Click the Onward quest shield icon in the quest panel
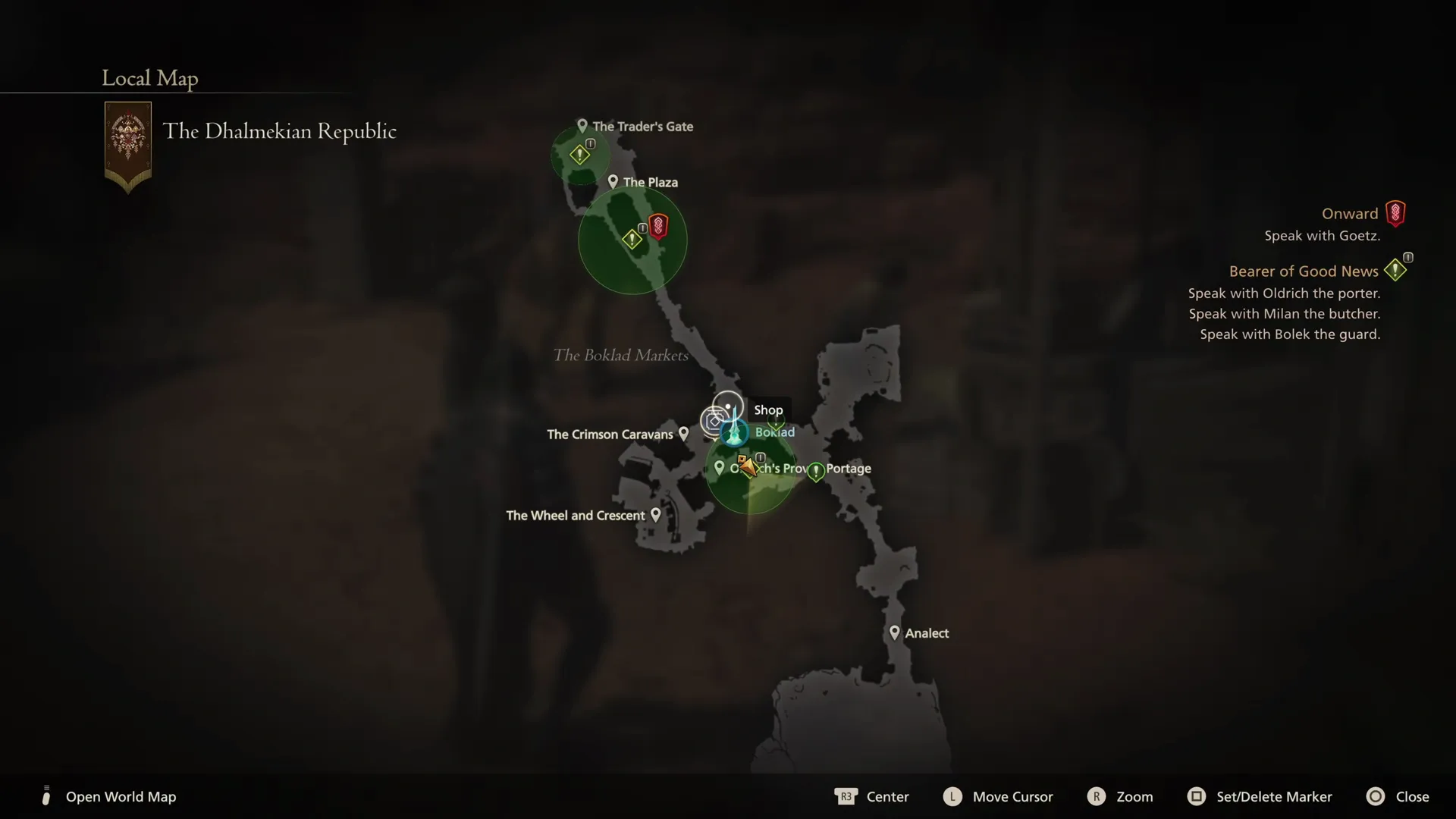Image resolution: width=1456 pixels, height=819 pixels. coord(1396,213)
